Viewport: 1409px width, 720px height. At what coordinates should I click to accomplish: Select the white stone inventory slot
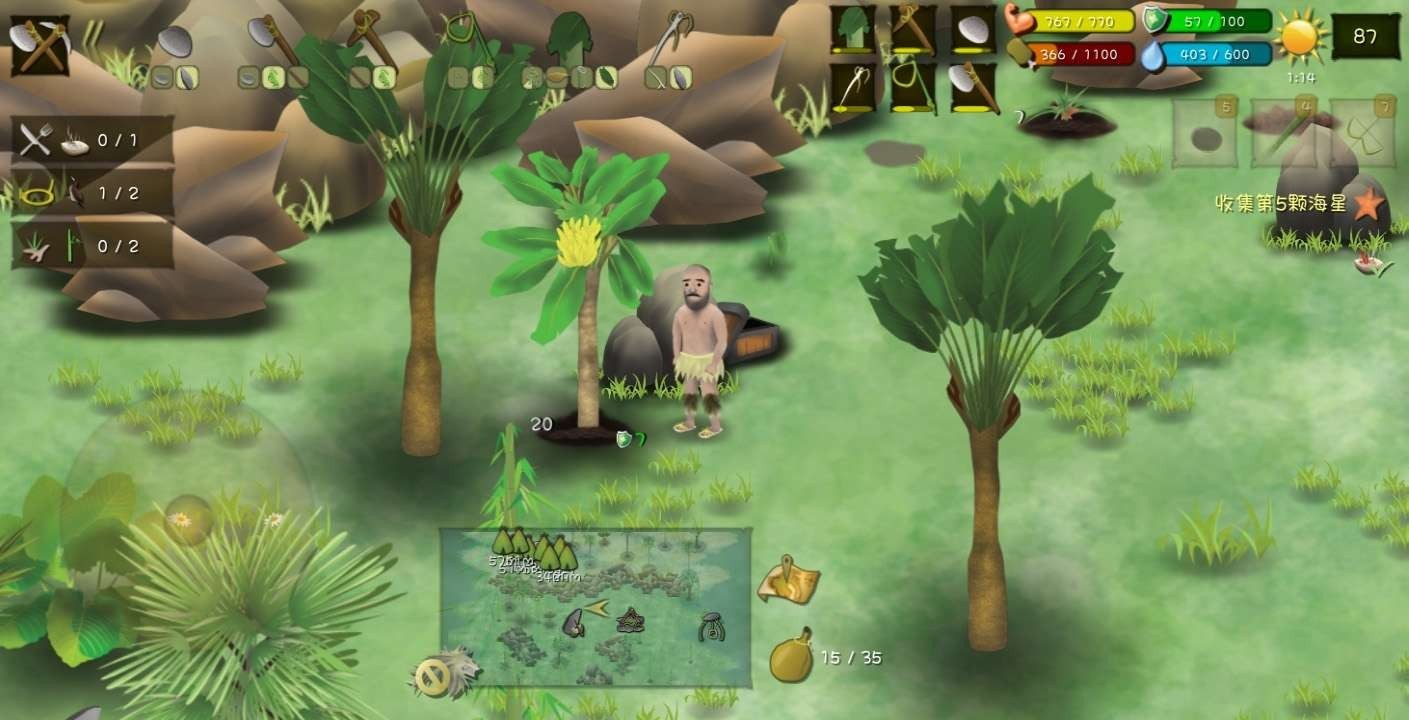click(x=972, y=29)
